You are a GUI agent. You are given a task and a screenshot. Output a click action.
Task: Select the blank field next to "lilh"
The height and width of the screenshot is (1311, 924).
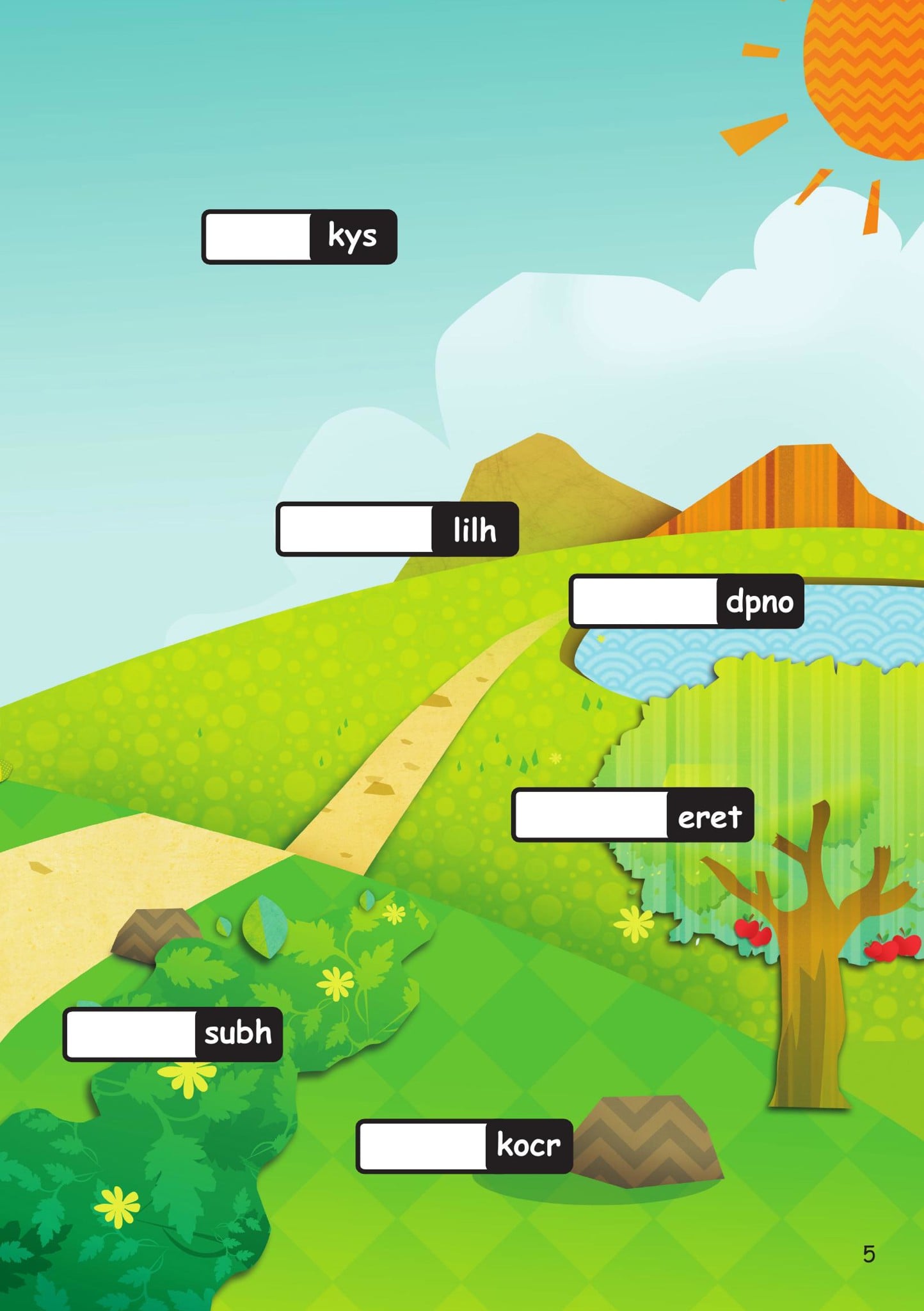[x=356, y=529]
